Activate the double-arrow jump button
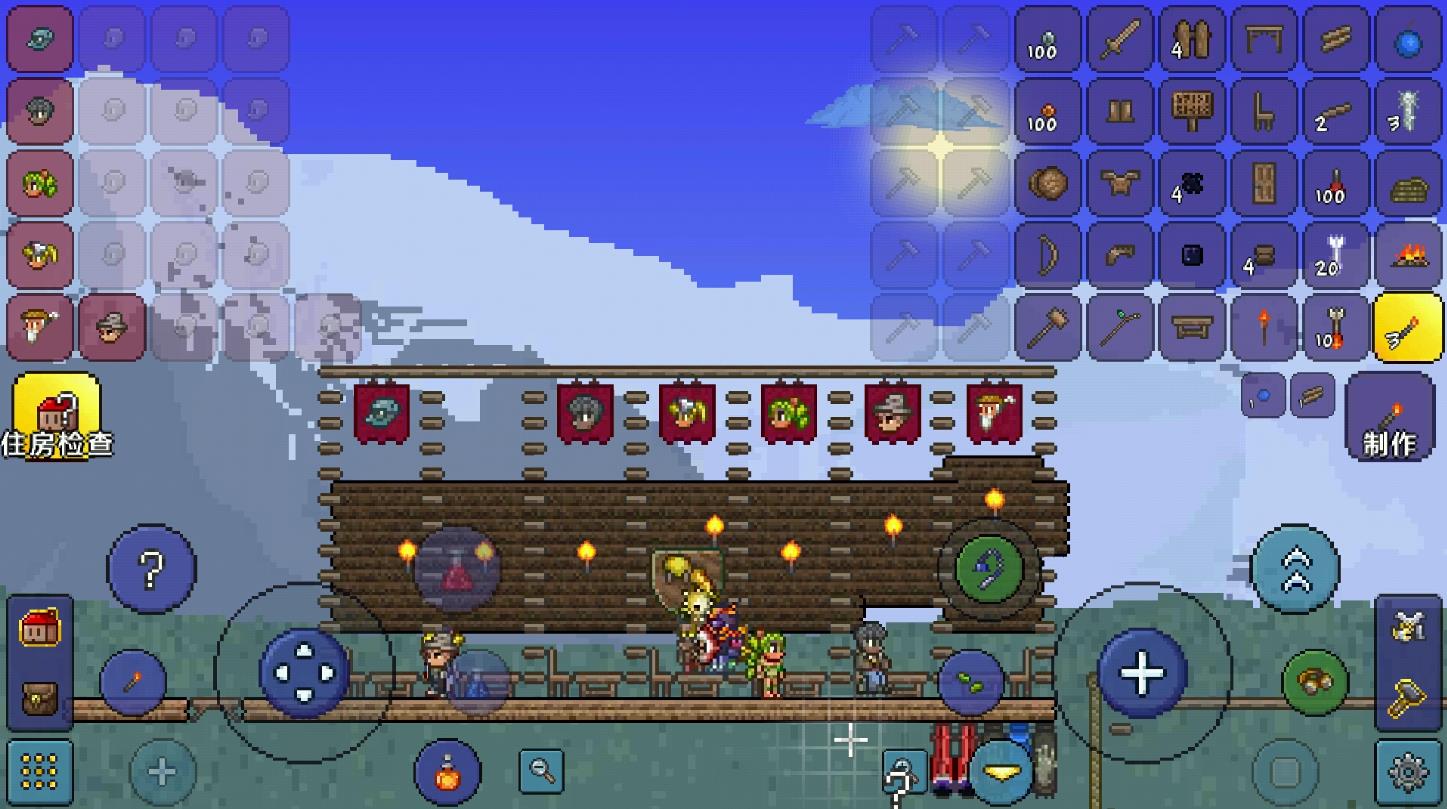The width and height of the screenshot is (1447, 809). (x=1295, y=568)
